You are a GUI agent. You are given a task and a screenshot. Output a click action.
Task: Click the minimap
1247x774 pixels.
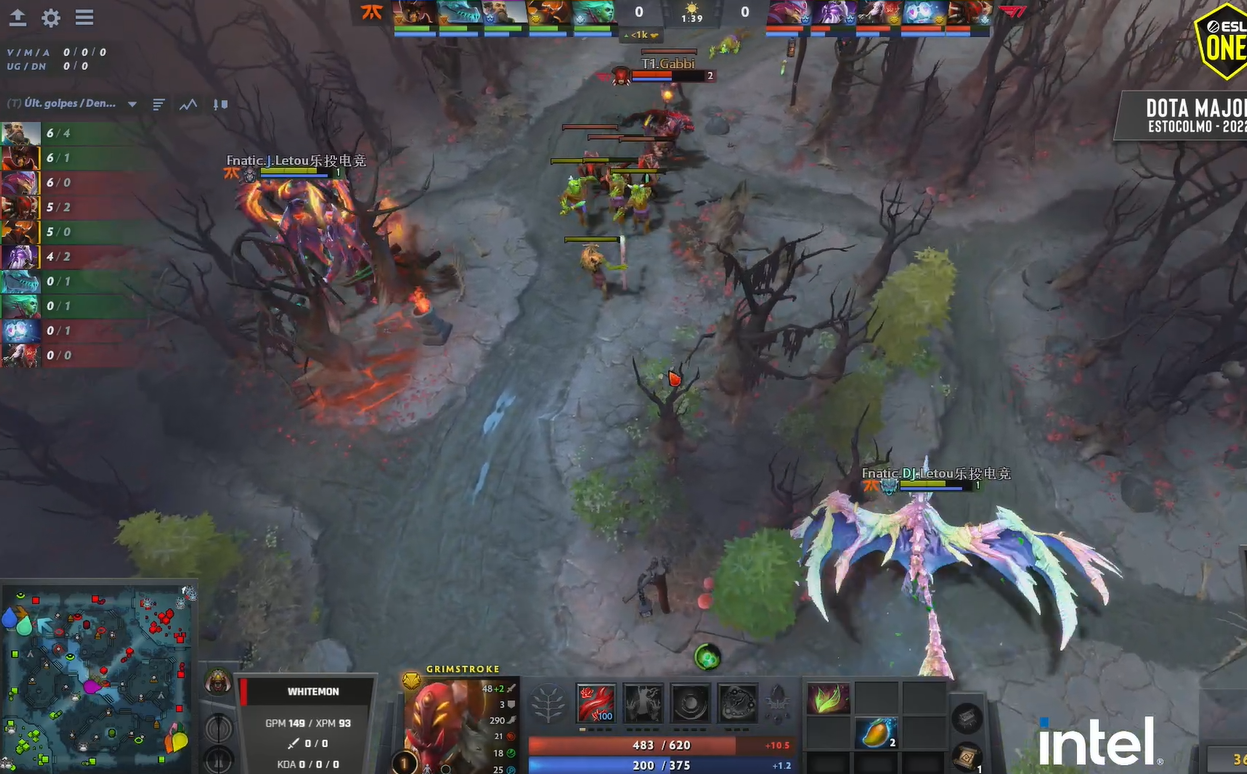97,680
